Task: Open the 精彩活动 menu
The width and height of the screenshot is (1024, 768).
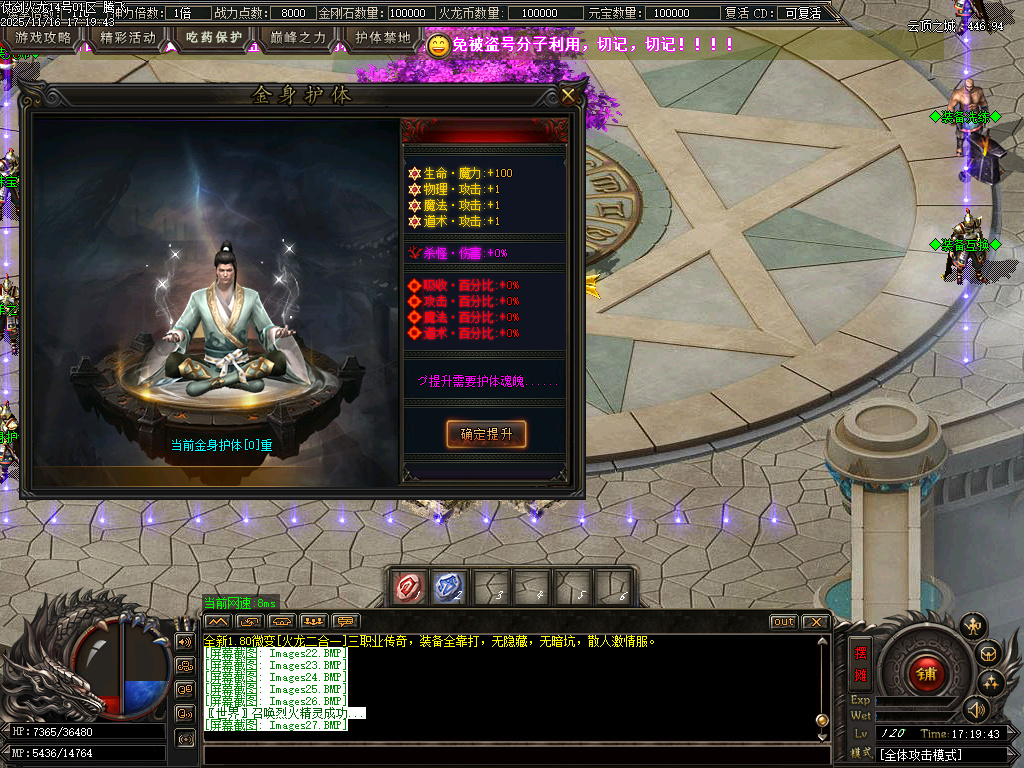Action: click(x=128, y=38)
